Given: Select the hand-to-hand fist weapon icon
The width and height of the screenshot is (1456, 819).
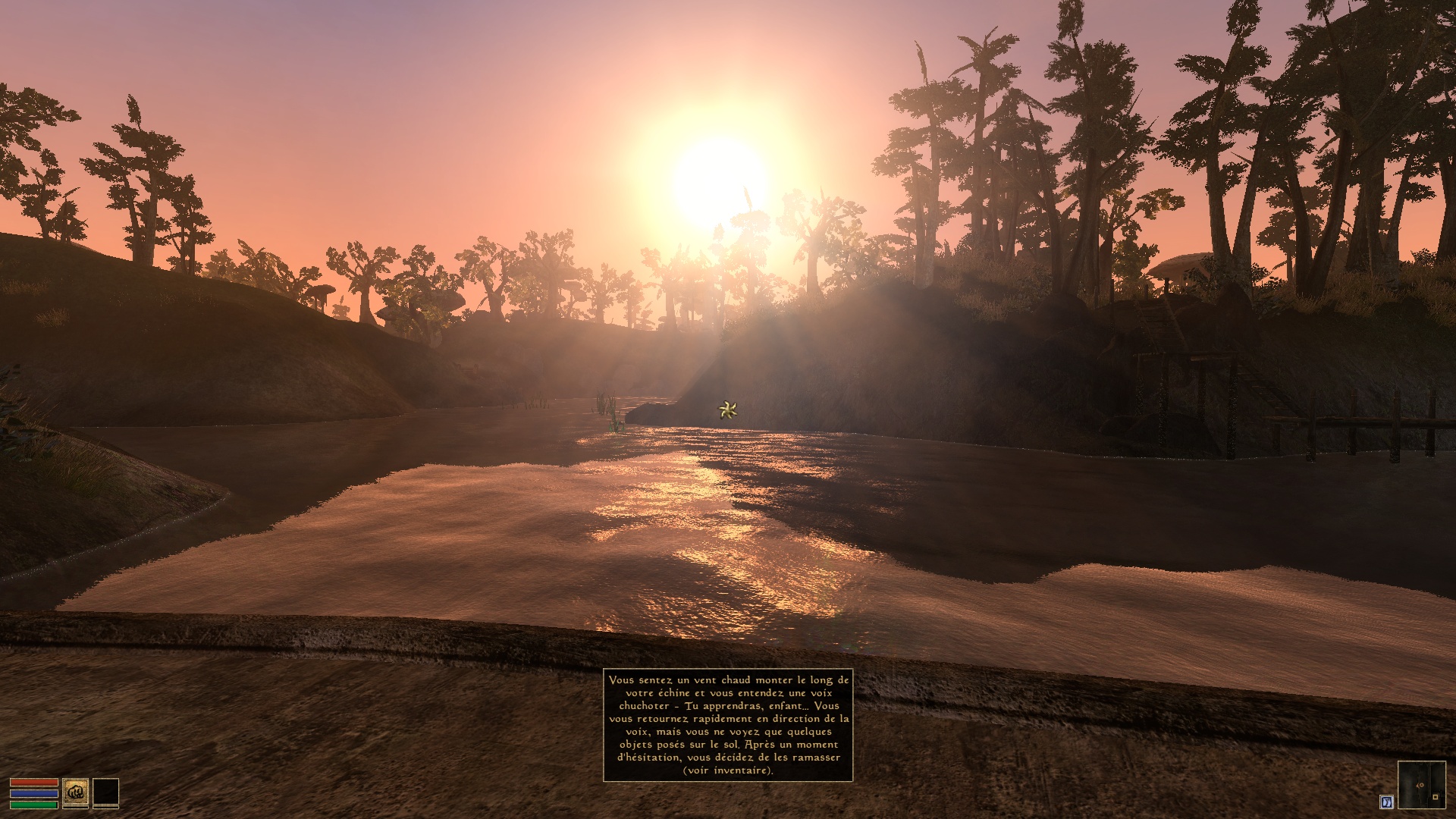Looking at the screenshot, I should [76, 792].
